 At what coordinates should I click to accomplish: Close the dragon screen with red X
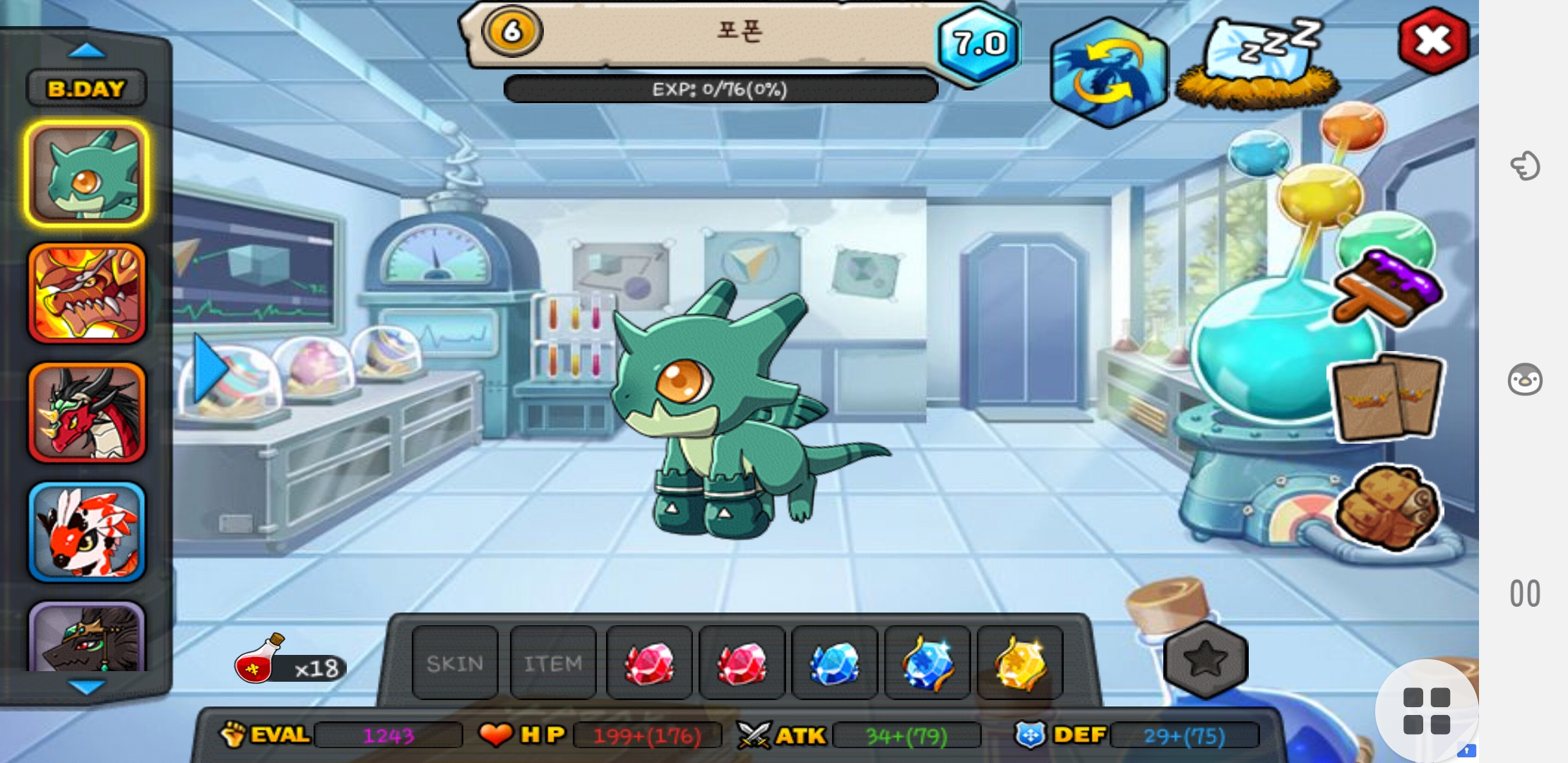pos(1433,41)
